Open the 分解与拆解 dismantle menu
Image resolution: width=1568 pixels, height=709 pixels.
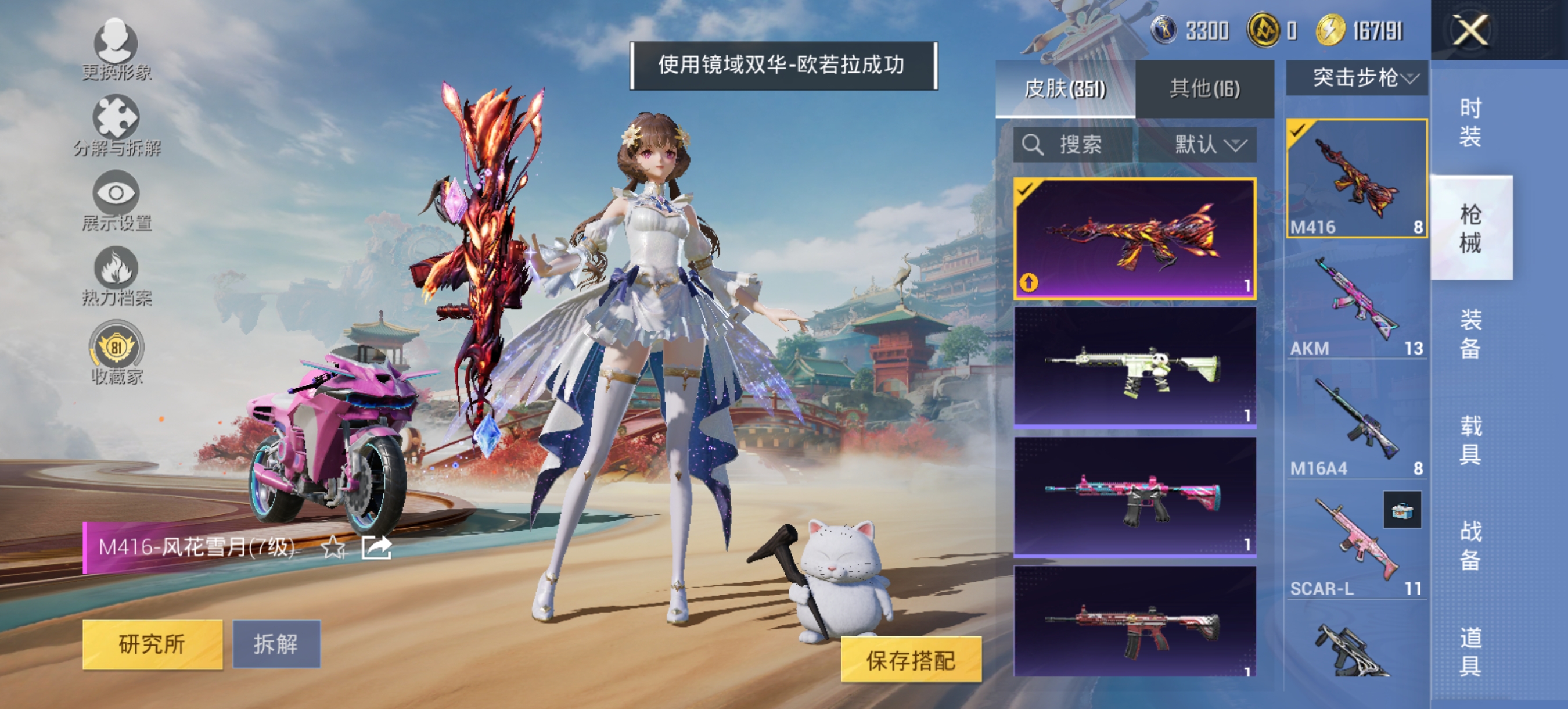[117, 122]
